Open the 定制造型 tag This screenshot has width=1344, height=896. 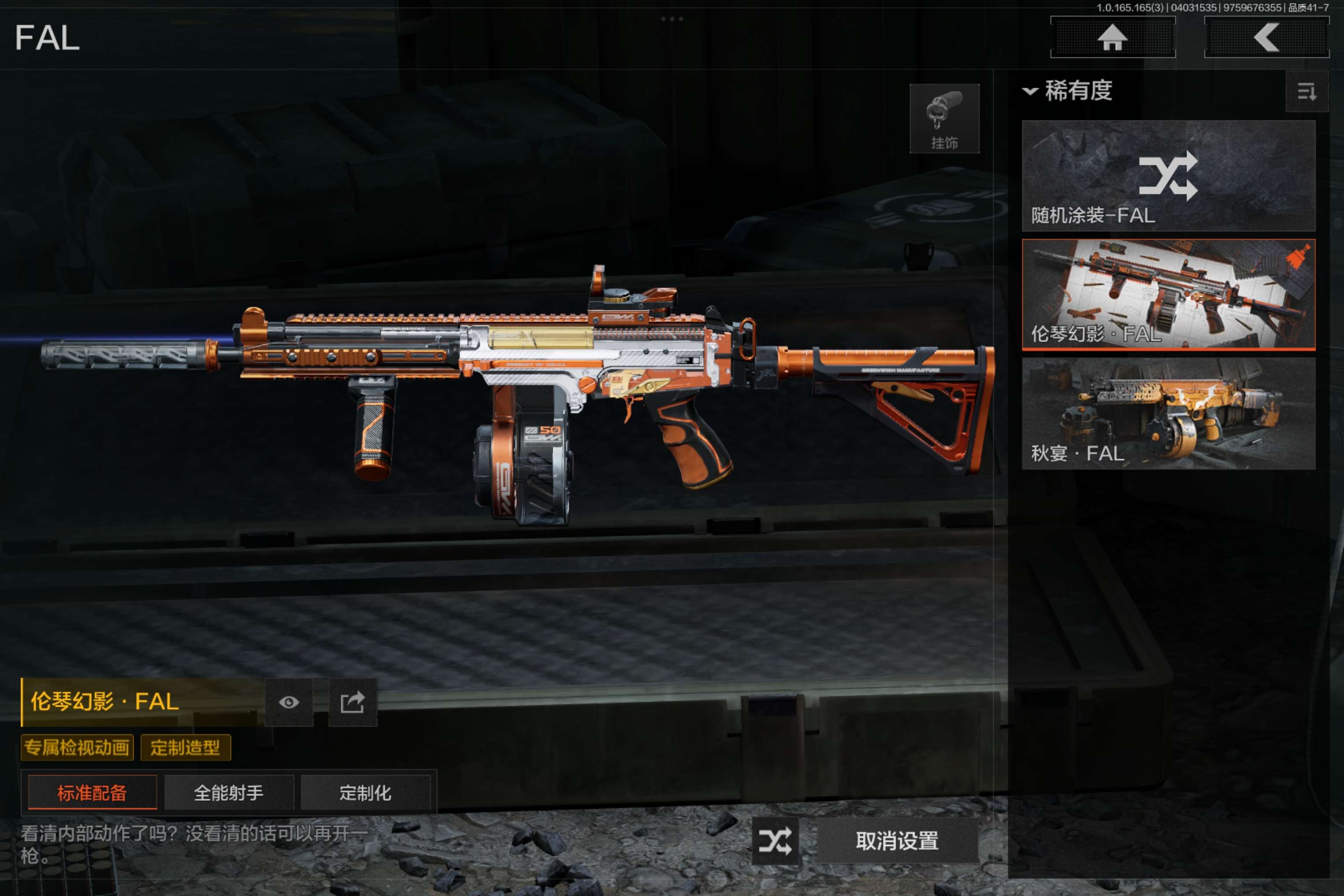(x=185, y=747)
